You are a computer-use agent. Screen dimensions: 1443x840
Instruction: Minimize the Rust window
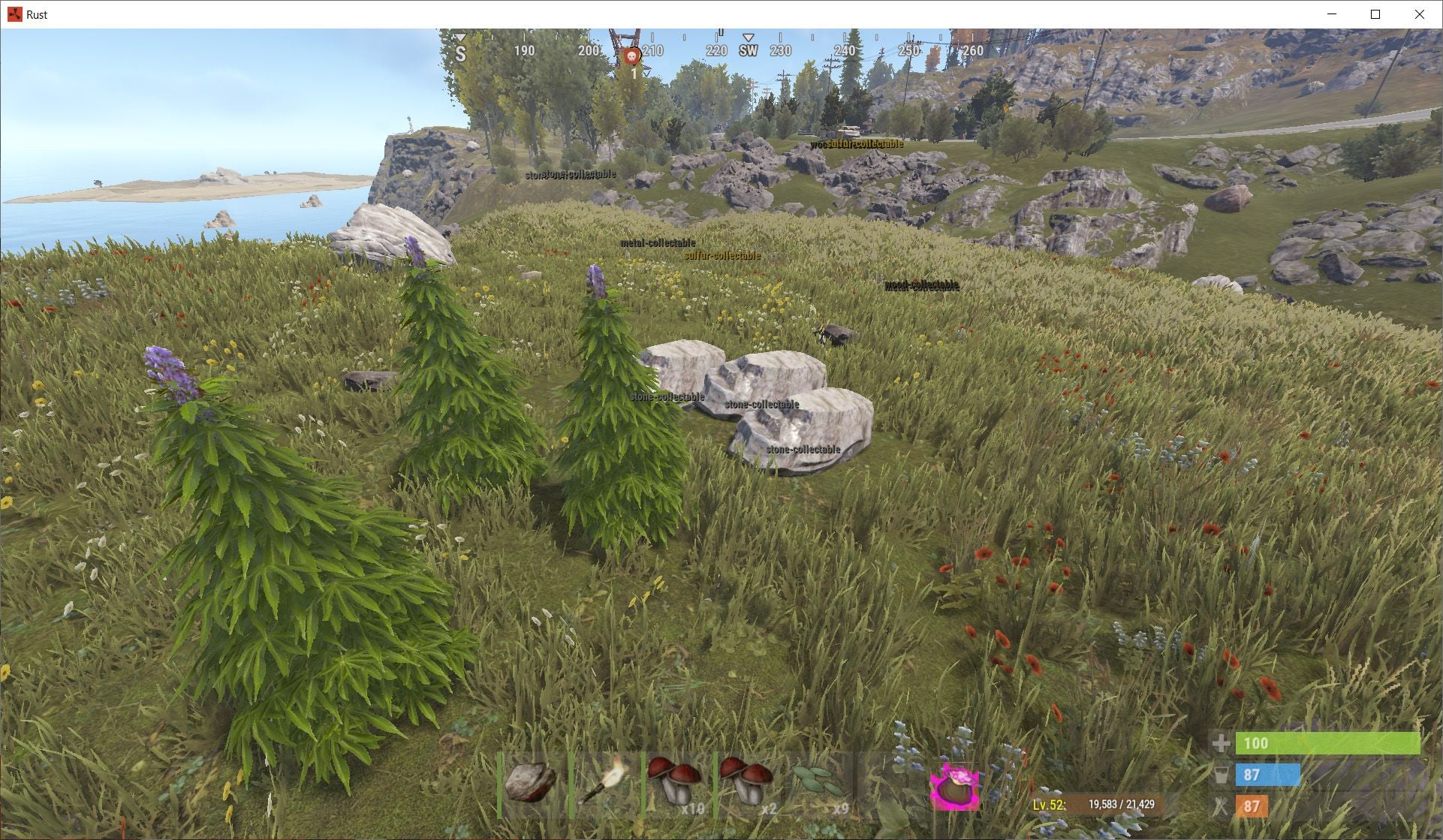click(x=1332, y=14)
